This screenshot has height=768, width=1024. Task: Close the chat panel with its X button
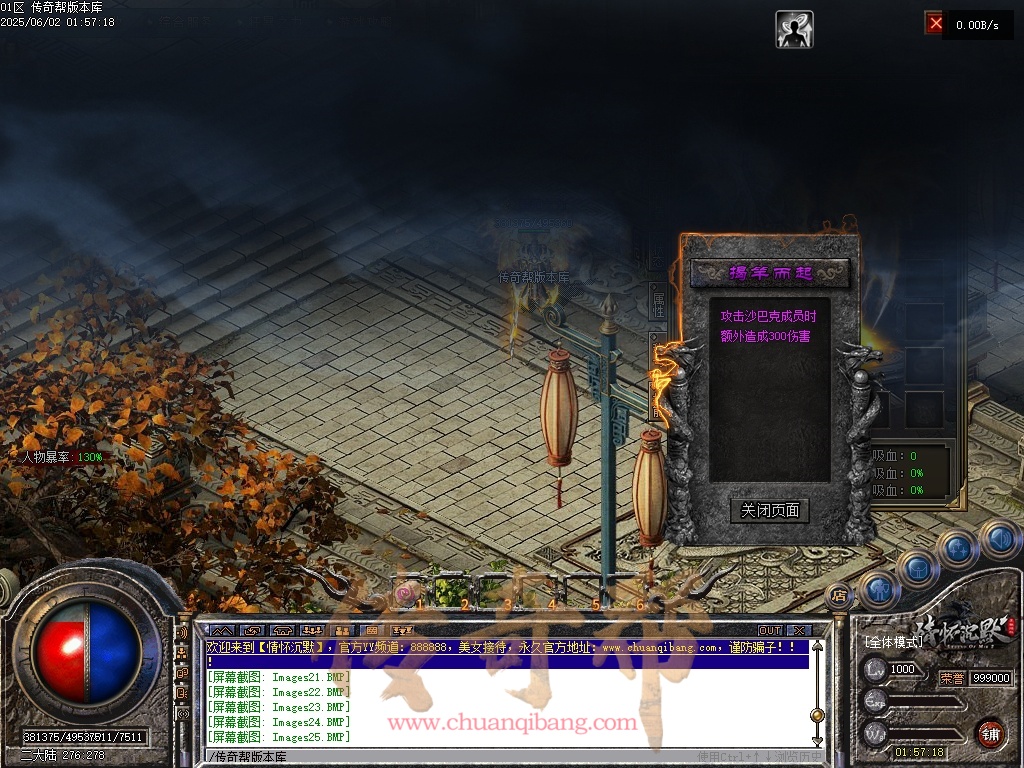(797, 631)
